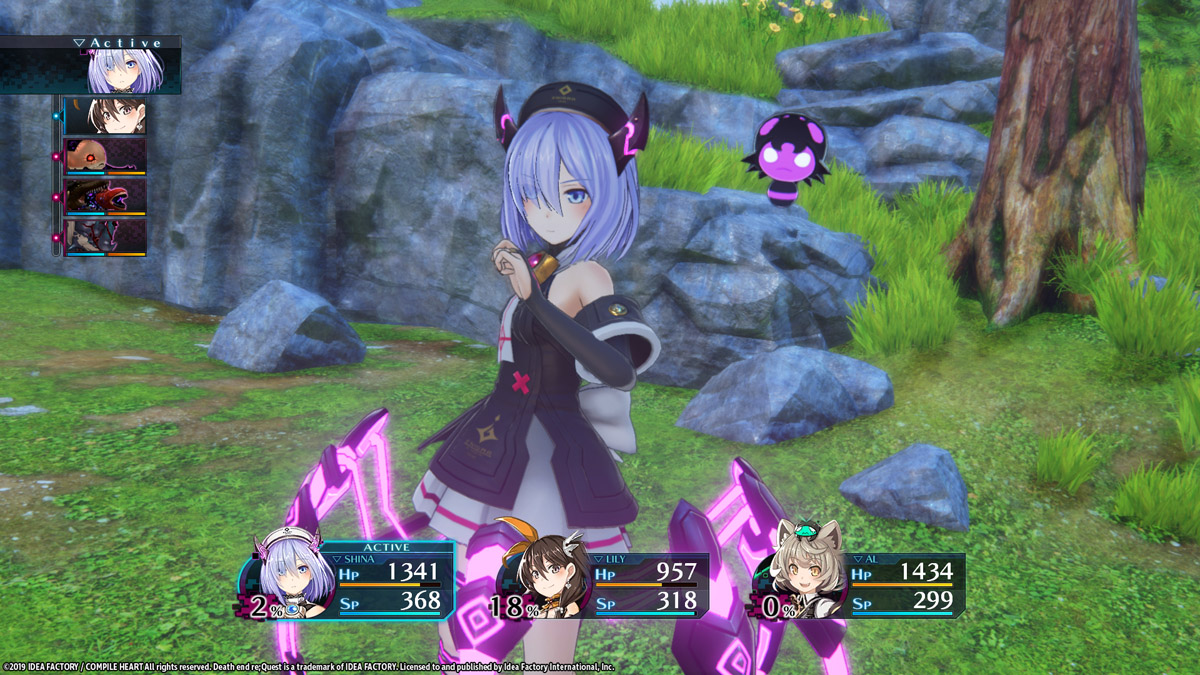
Task: Pick the grey veined enemy turn entry
Action: click(x=105, y=236)
